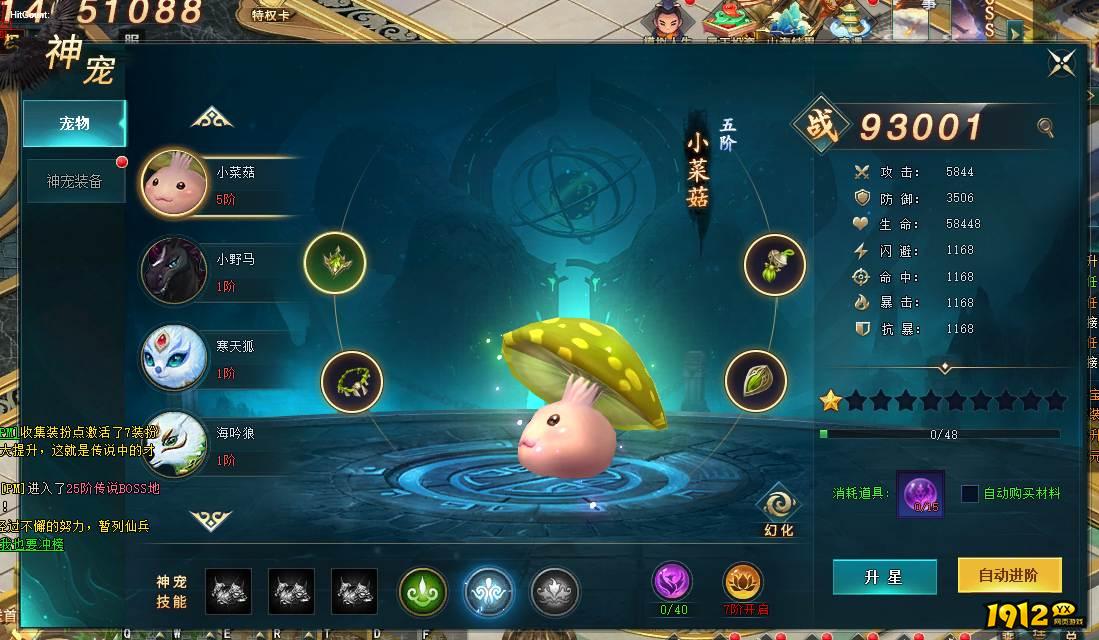The image size is (1099, 640).
Task: Select the 小菜菇 pet entry
Action: [220, 184]
